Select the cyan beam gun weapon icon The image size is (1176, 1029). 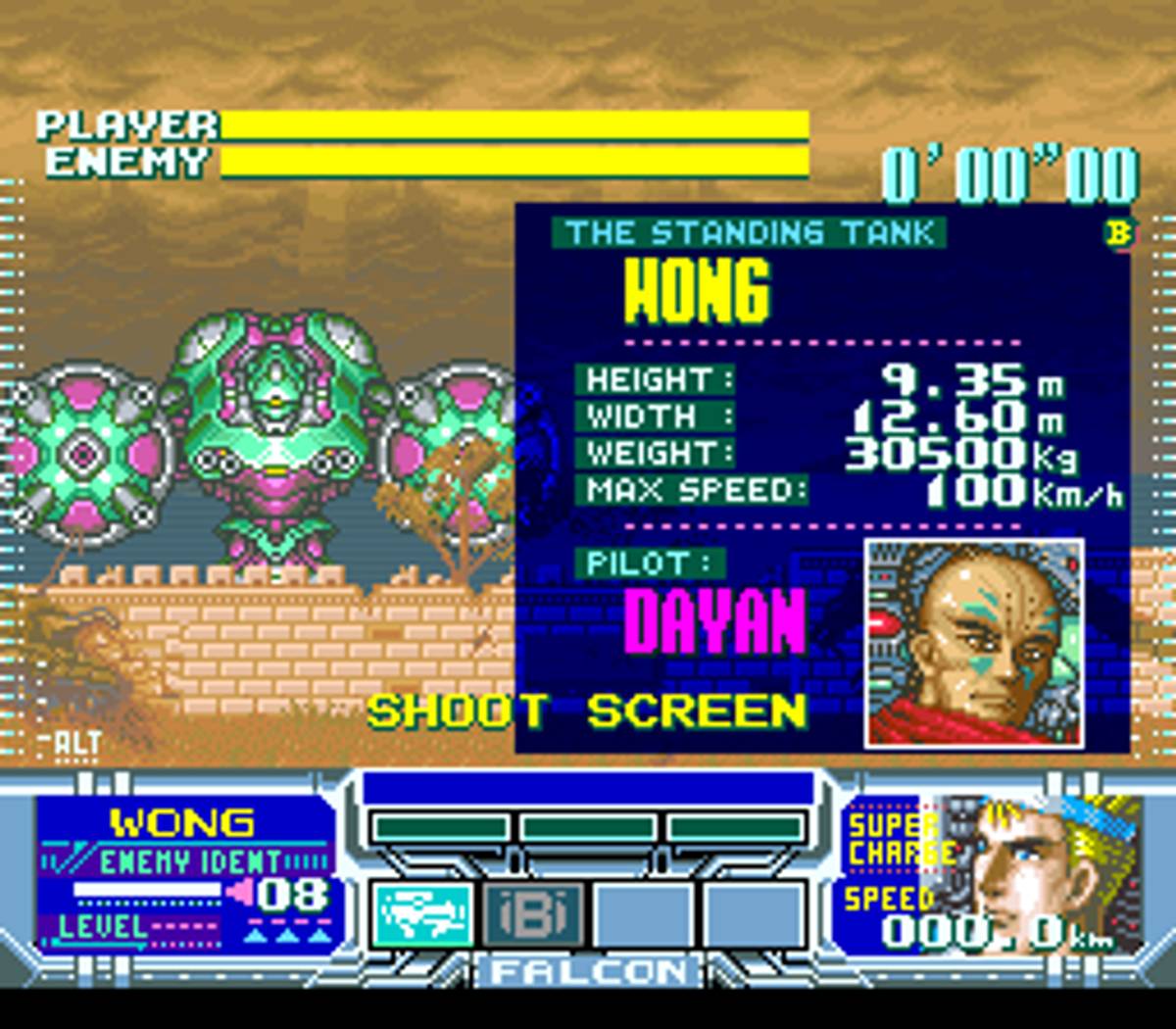pos(423,913)
